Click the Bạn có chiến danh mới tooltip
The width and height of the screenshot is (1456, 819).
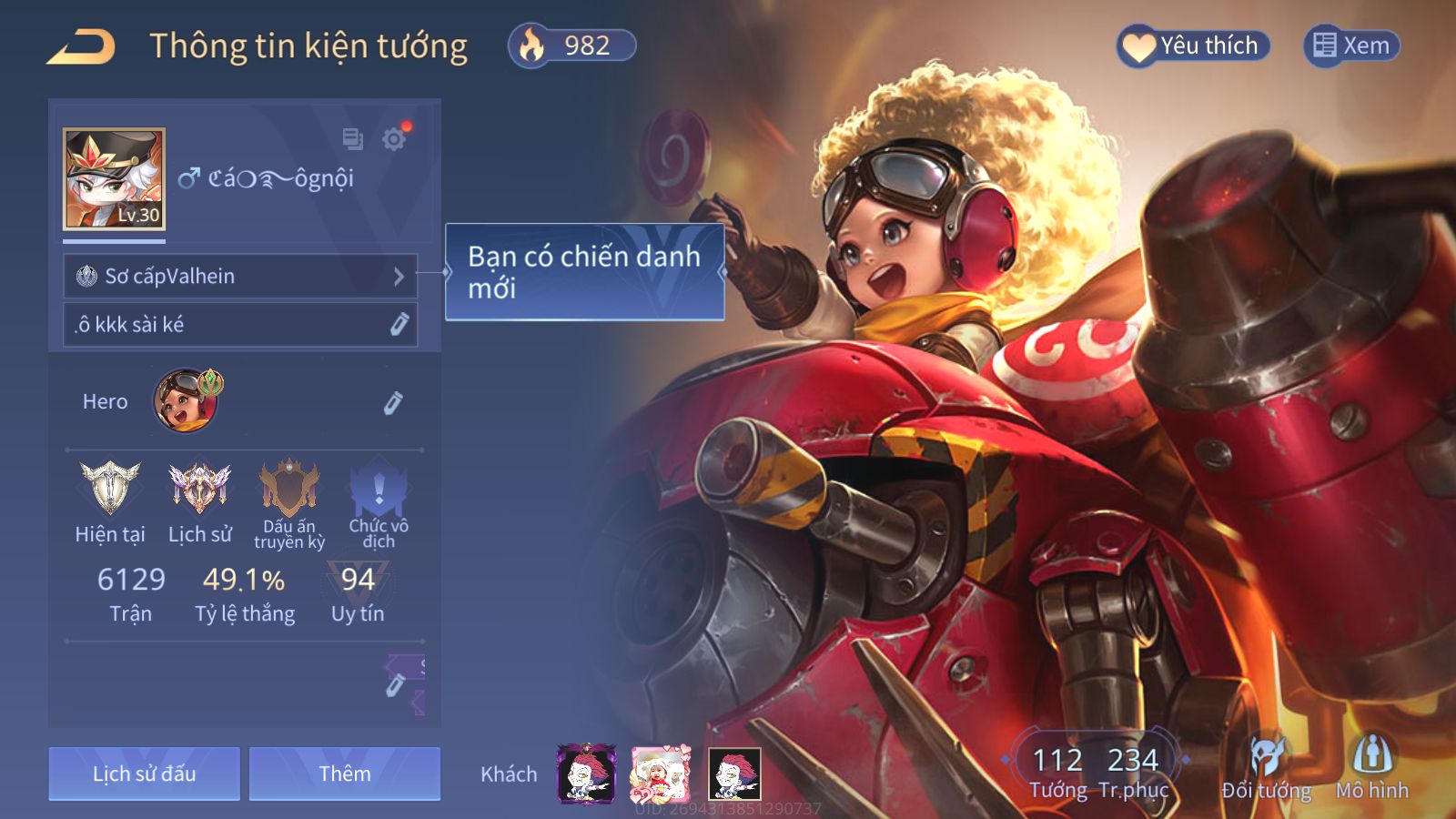[x=584, y=272]
